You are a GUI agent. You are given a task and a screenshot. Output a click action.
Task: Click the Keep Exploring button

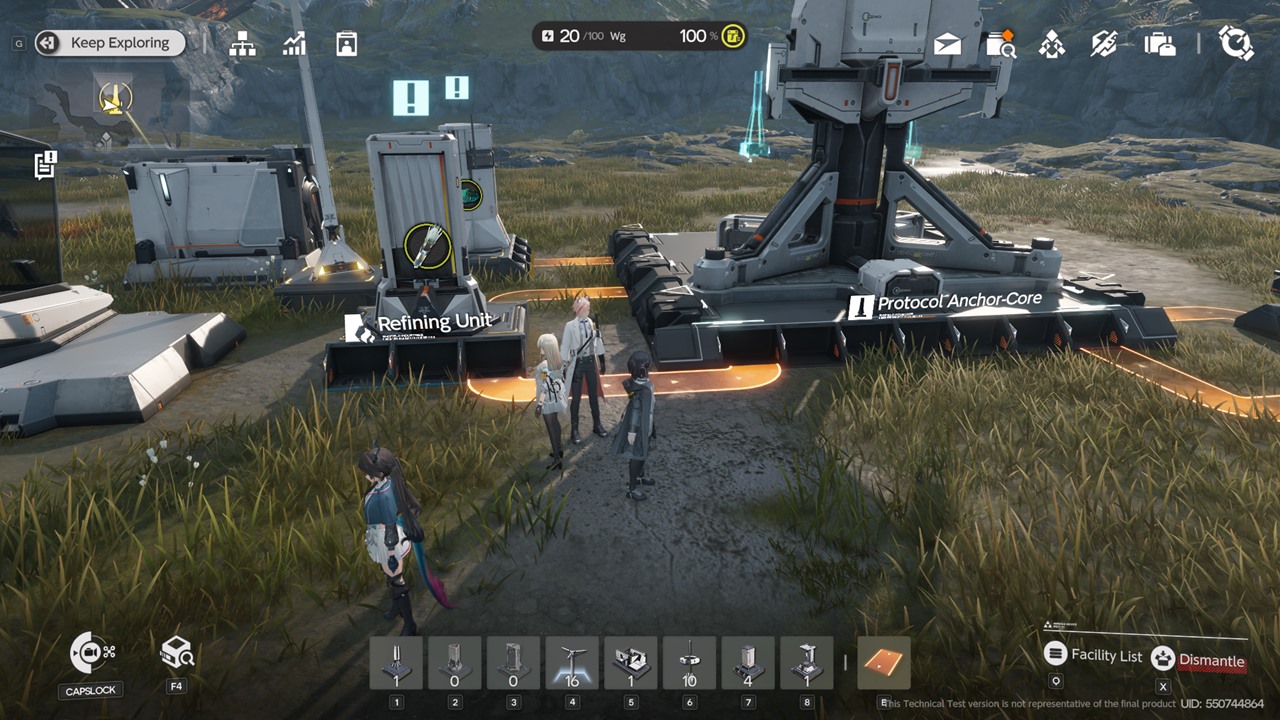coord(111,43)
